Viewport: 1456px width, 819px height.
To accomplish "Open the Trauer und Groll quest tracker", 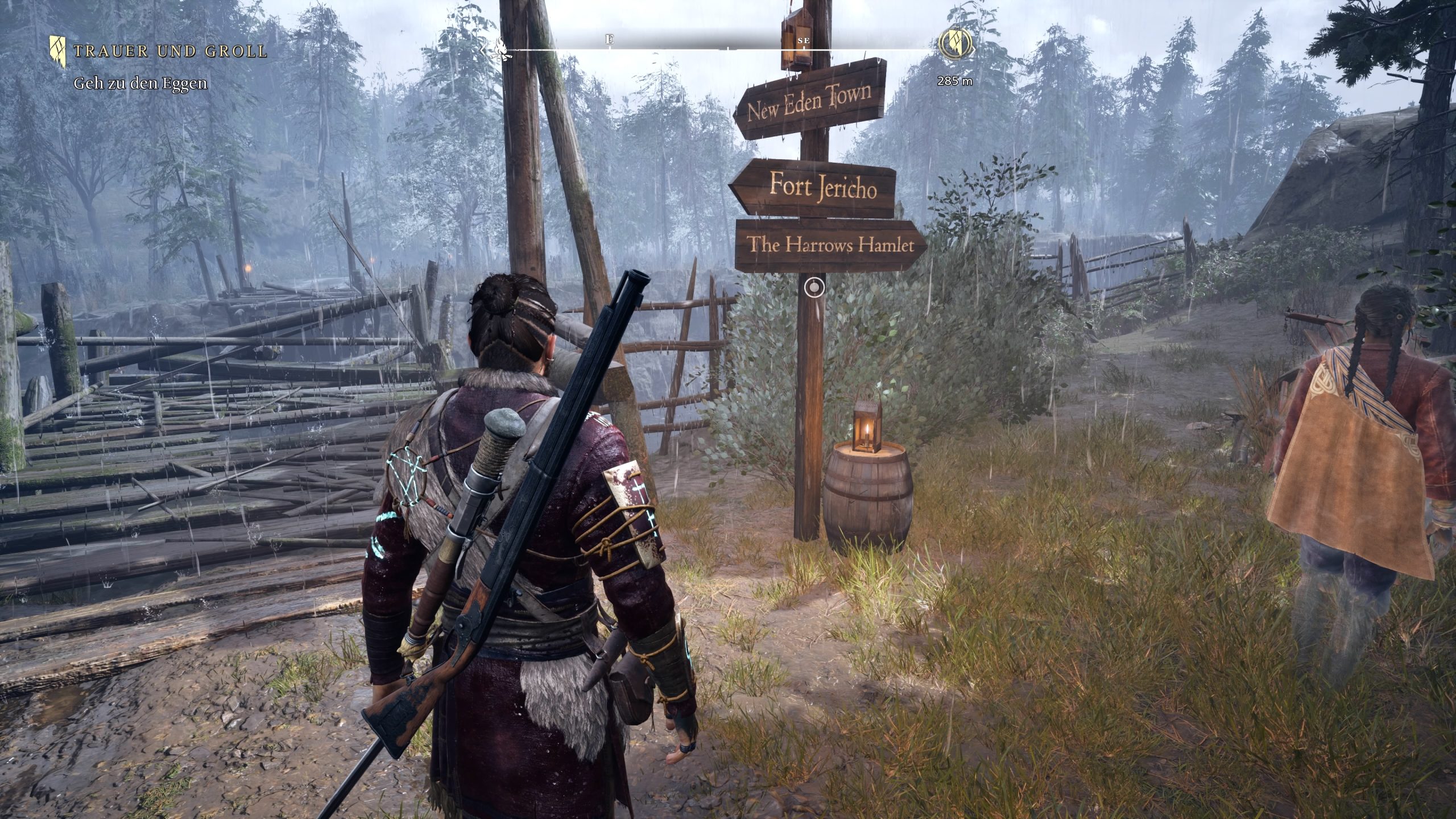I will [169, 51].
